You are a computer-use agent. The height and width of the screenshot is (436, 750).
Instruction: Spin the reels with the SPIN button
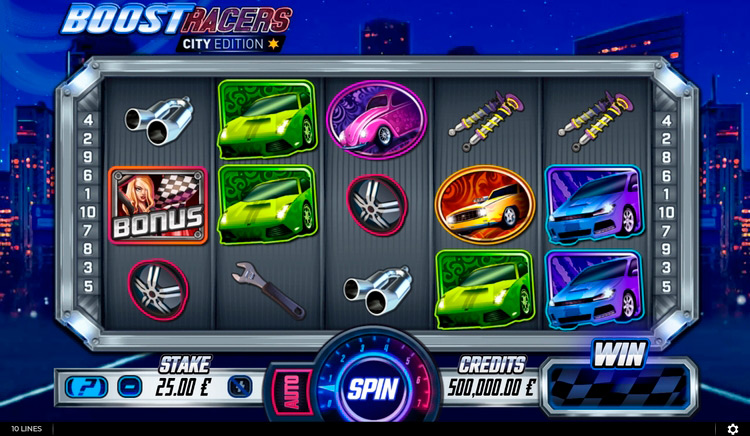[x=373, y=388]
